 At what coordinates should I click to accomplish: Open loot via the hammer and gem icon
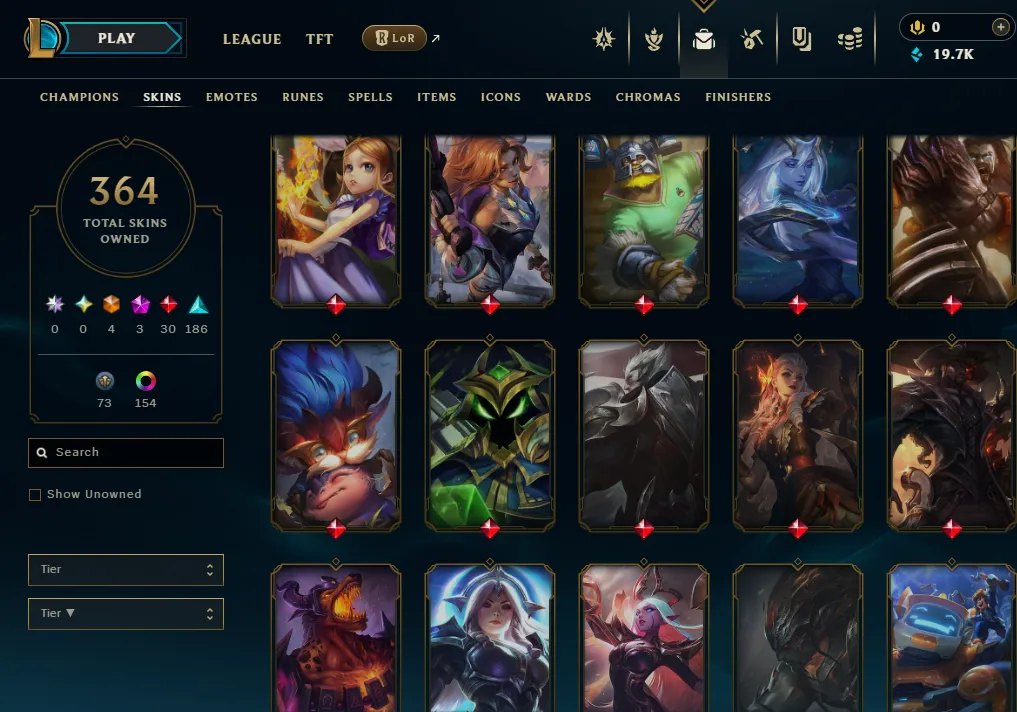click(x=752, y=40)
